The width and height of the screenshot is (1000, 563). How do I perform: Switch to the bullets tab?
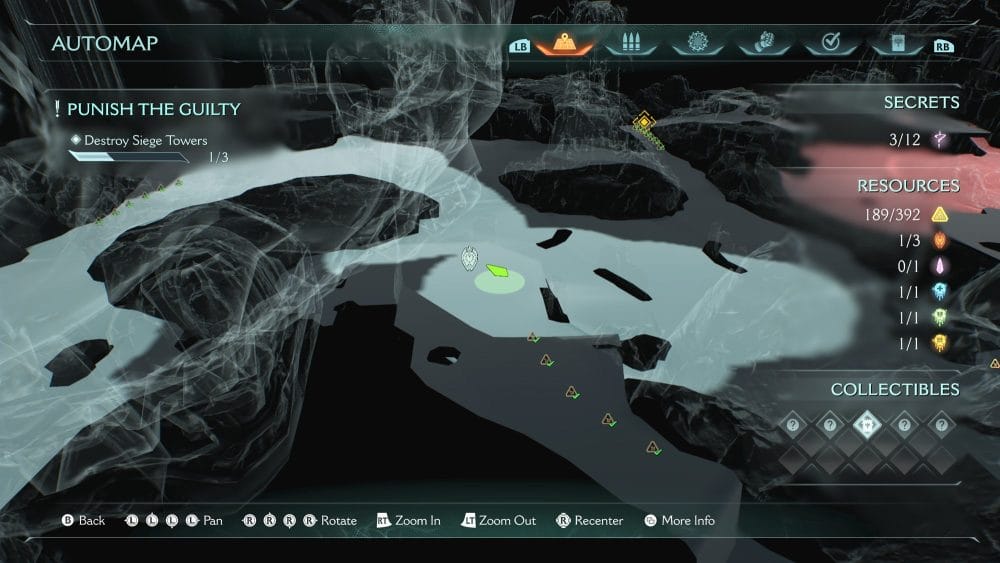tap(629, 44)
